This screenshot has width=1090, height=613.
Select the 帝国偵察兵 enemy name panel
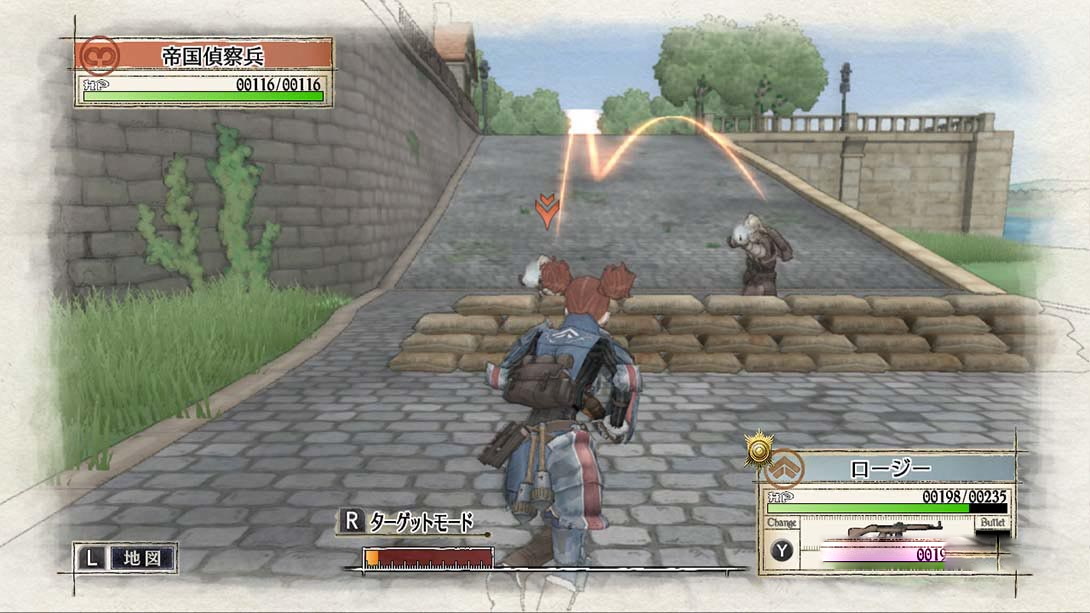(x=224, y=54)
